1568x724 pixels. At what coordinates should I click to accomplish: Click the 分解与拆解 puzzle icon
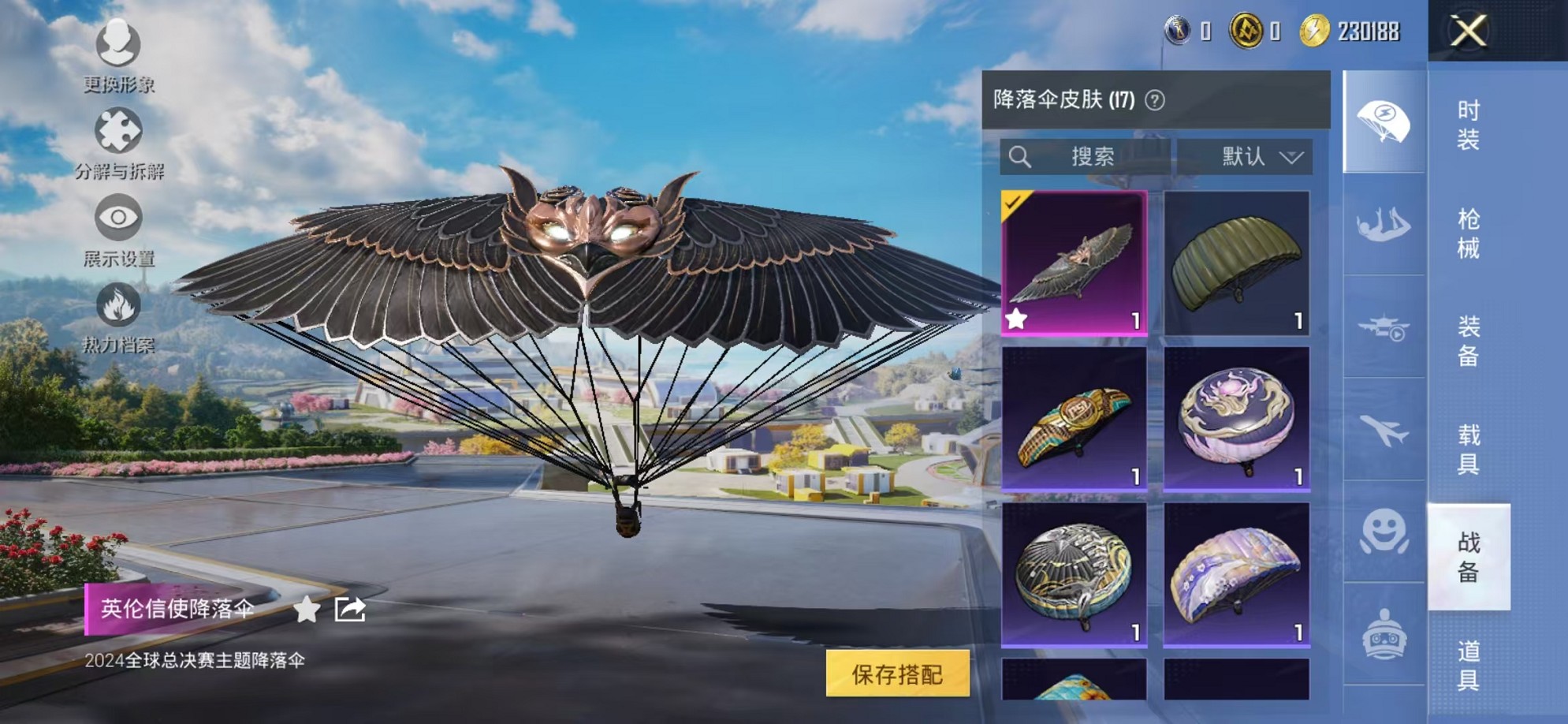pos(118,126)
